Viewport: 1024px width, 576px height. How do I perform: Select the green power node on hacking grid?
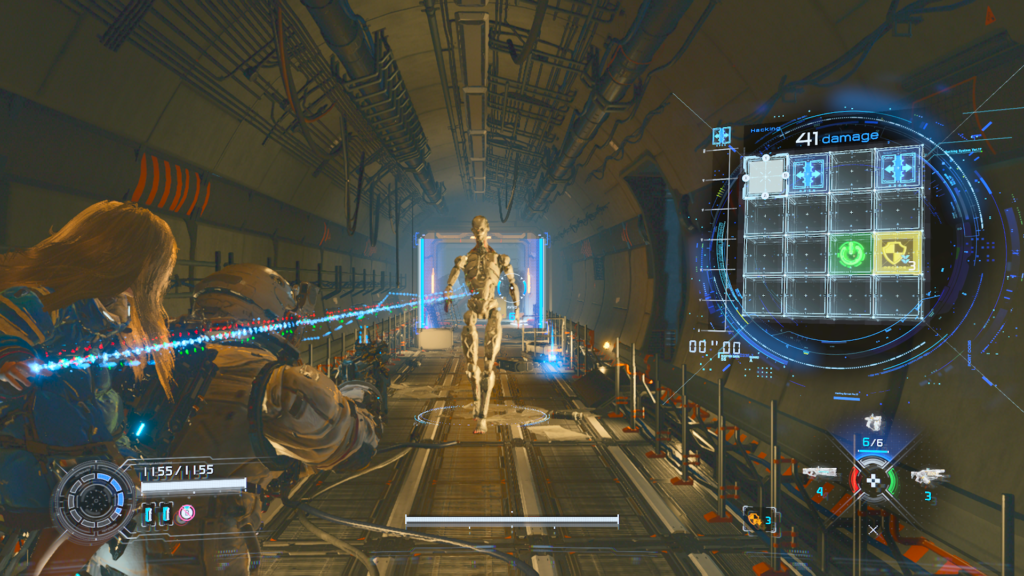point(850,254)
